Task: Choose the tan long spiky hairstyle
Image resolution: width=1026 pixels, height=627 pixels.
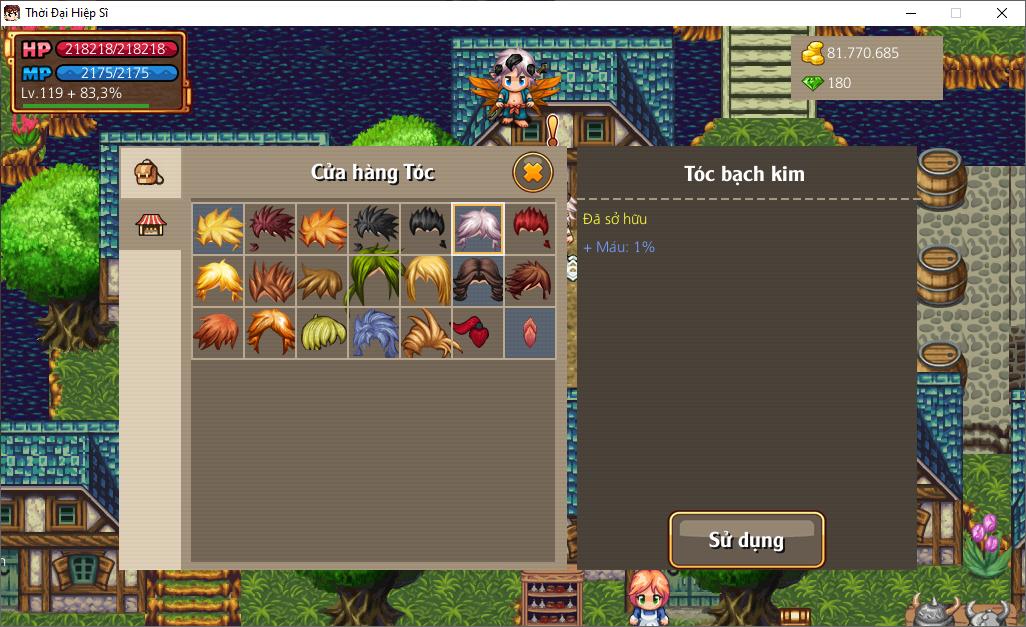Action: pos(426,332)
